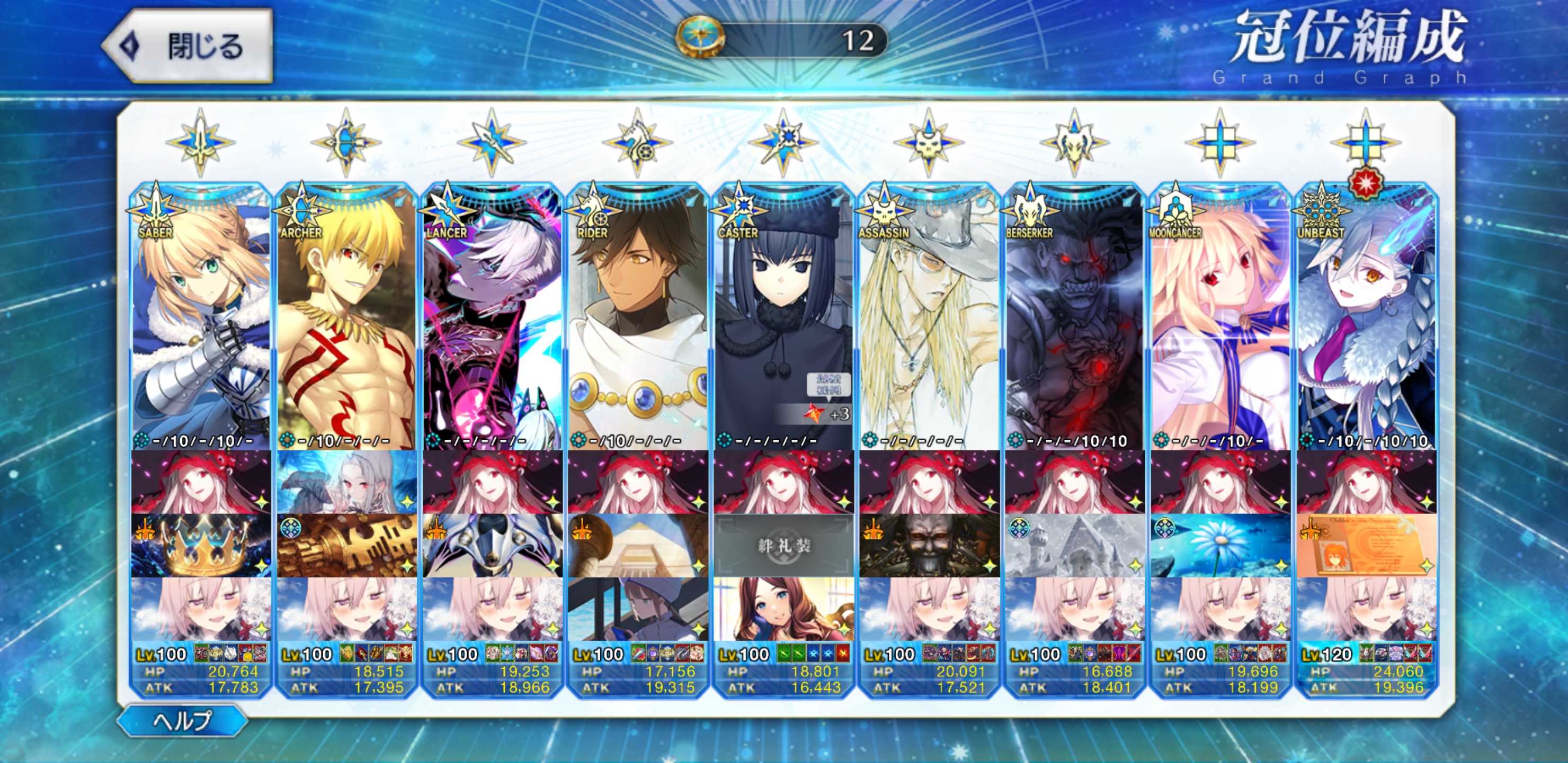
Task: Close the Grand Graph screen
Action: pyautogui.click(x=188, y=46)
